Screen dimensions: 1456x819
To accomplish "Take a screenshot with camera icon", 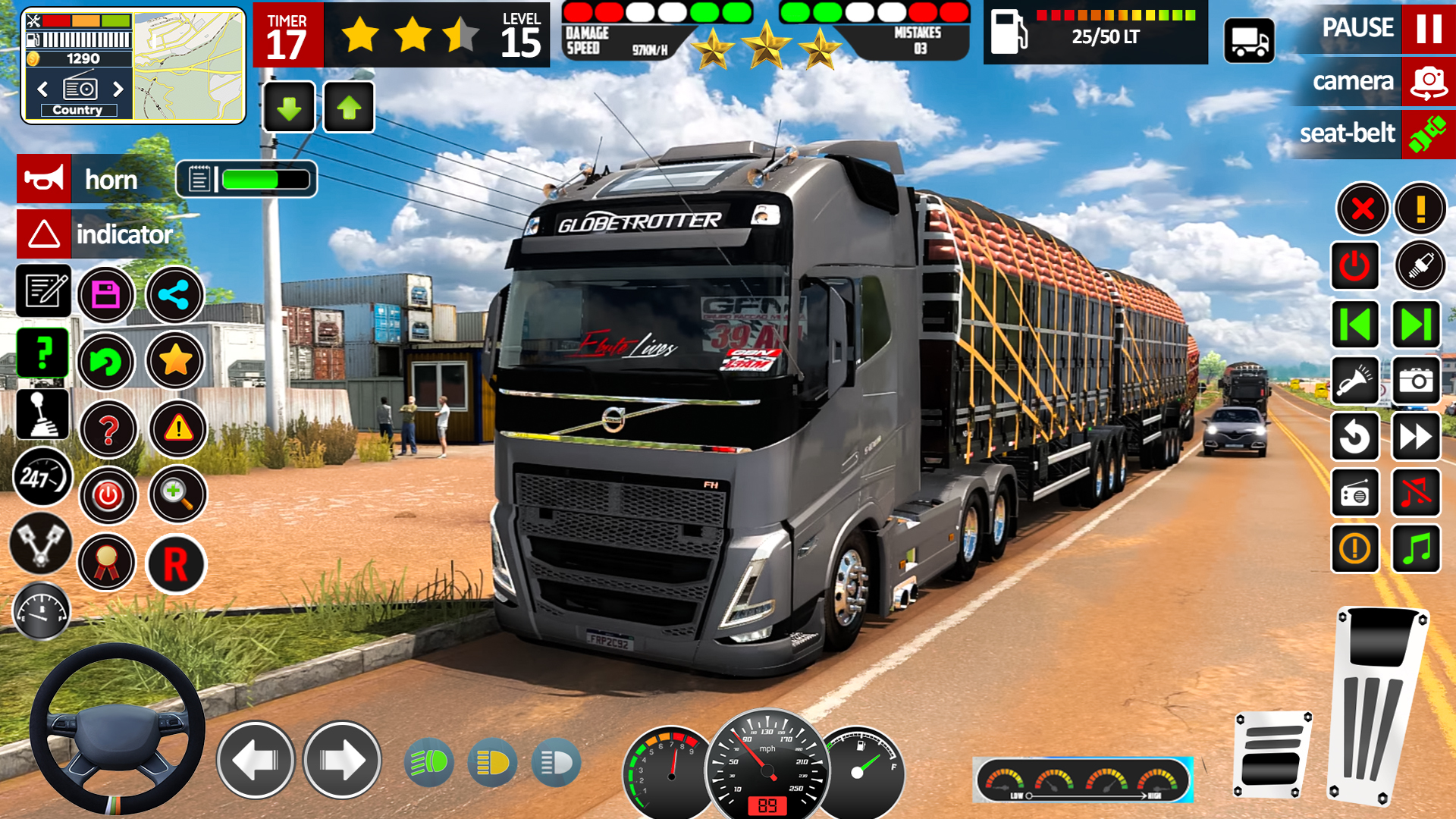I will pos(1416,381).
